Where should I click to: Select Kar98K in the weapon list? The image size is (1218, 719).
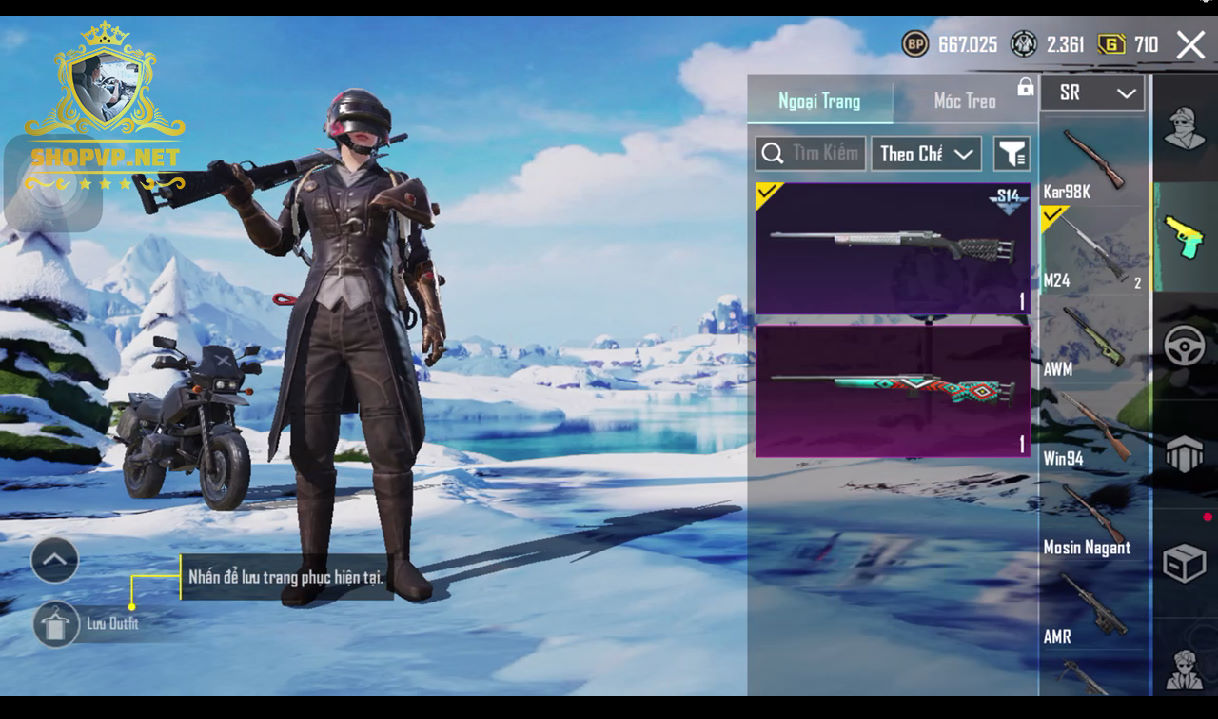[x=1093, y=162]
